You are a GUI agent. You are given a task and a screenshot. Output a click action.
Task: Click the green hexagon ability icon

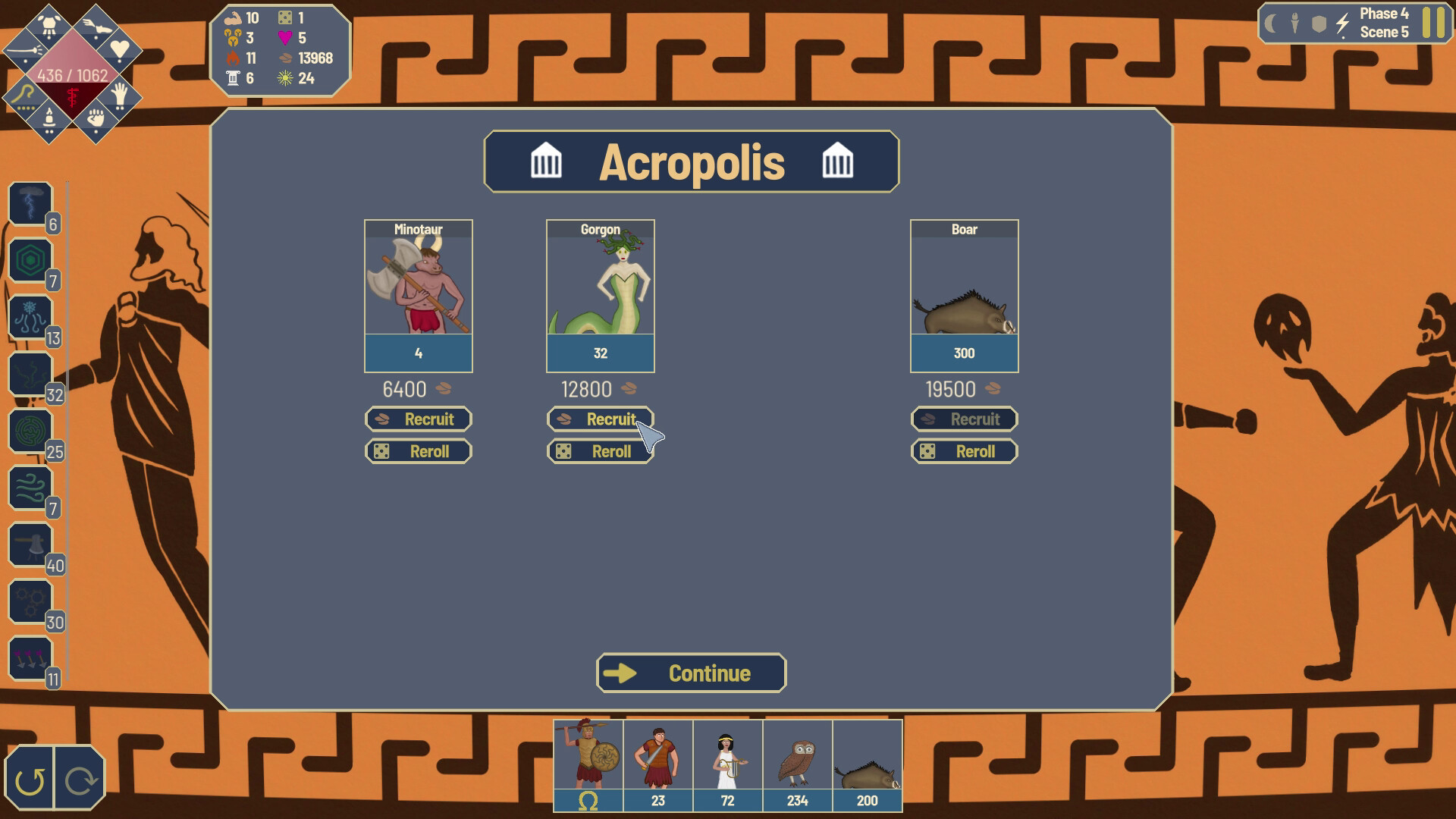pyautogui.click(x=30, y=262)
